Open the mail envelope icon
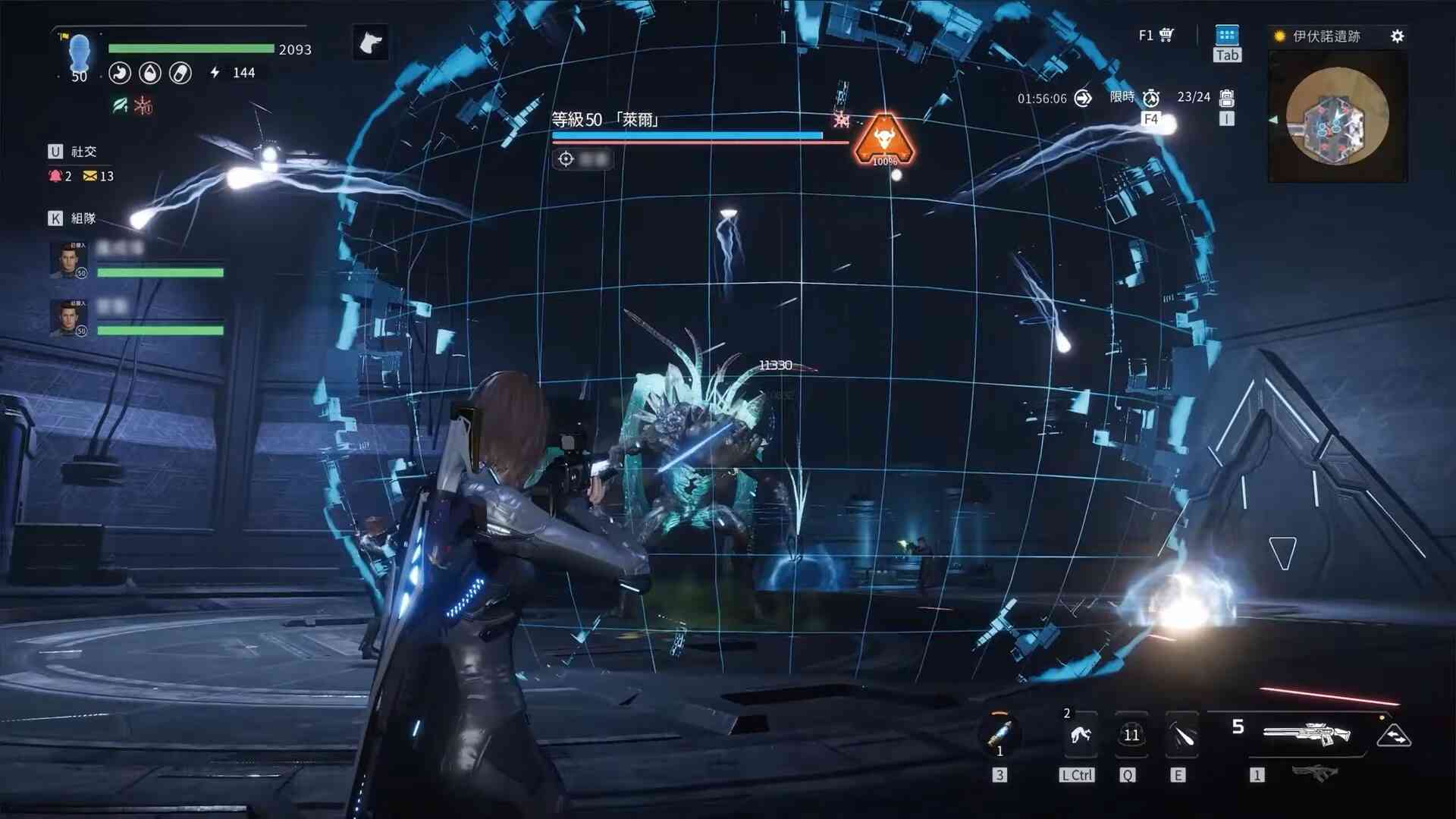The image size is (1456, 819). coord(89,176)
